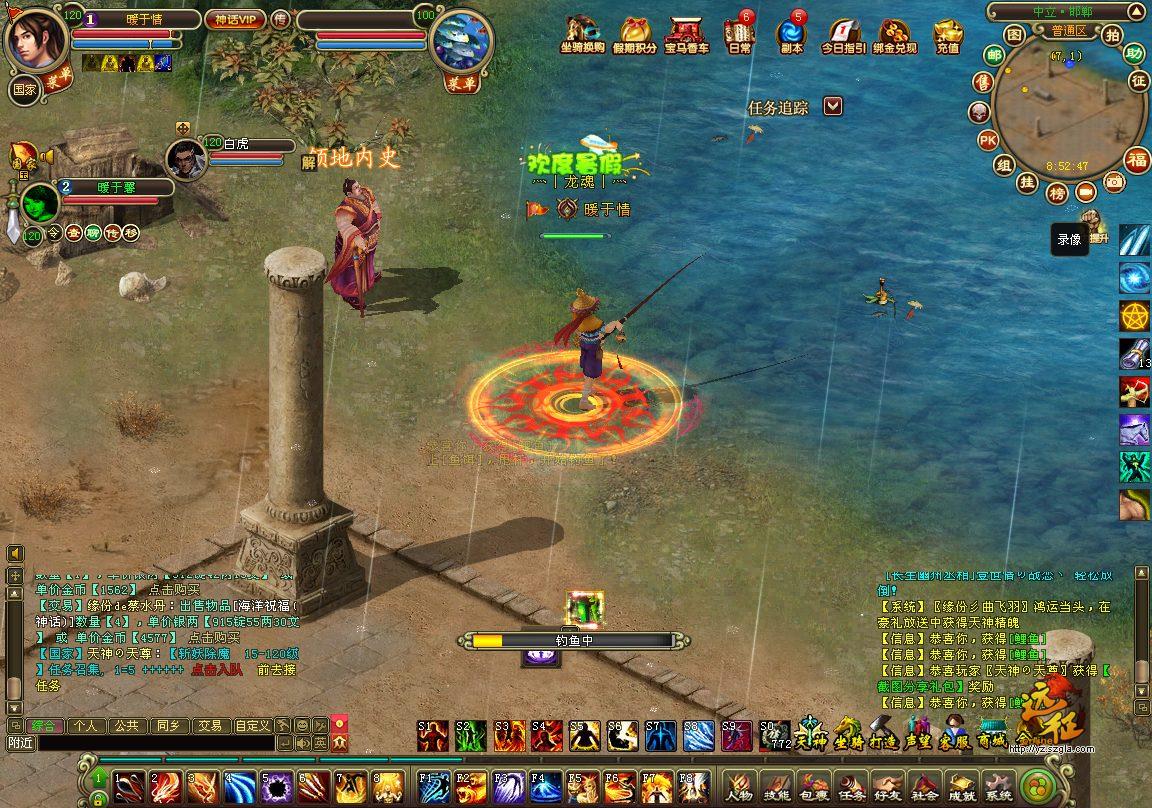Screen dimensions: 1152x808
Task: Open the 邮 mail button
Action: click(994, 55)
